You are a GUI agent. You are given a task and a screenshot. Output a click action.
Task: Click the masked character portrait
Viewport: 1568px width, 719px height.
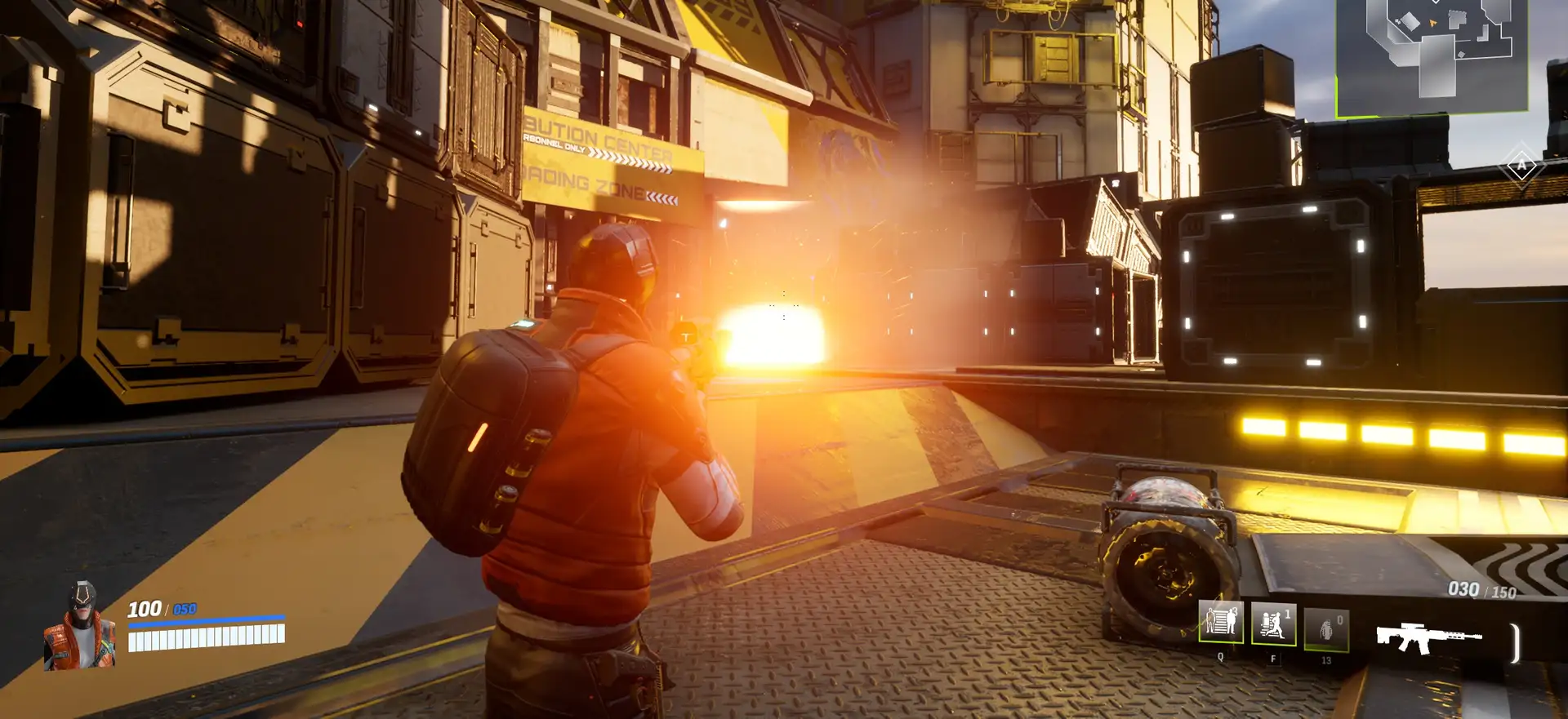point(80,626)
